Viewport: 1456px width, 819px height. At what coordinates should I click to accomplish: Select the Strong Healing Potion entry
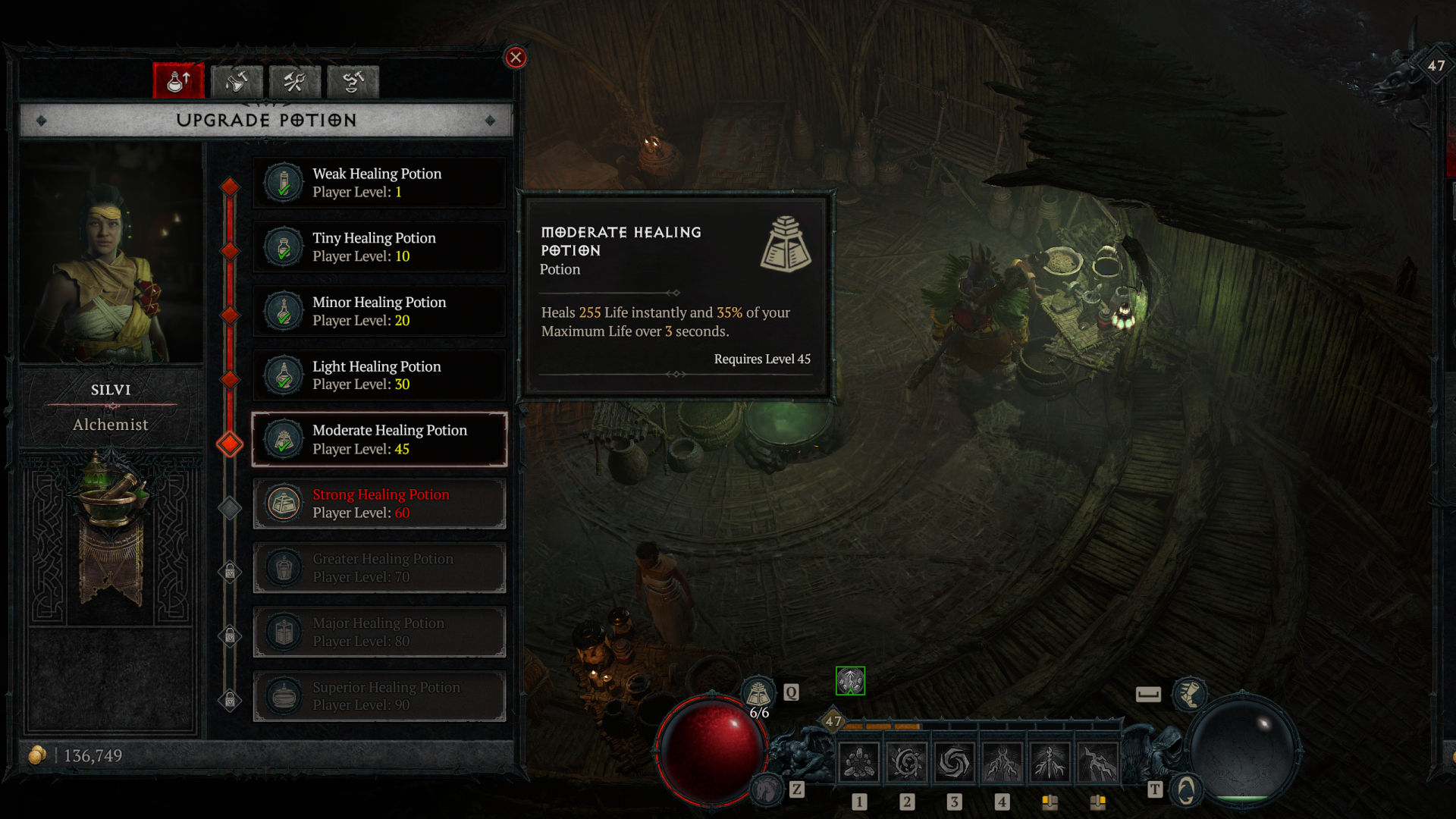point(379,503)
